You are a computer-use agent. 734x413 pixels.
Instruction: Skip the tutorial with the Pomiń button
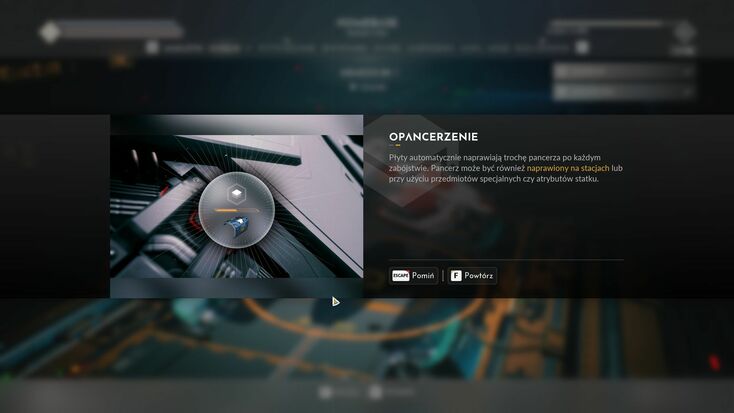tap(414, 275)
